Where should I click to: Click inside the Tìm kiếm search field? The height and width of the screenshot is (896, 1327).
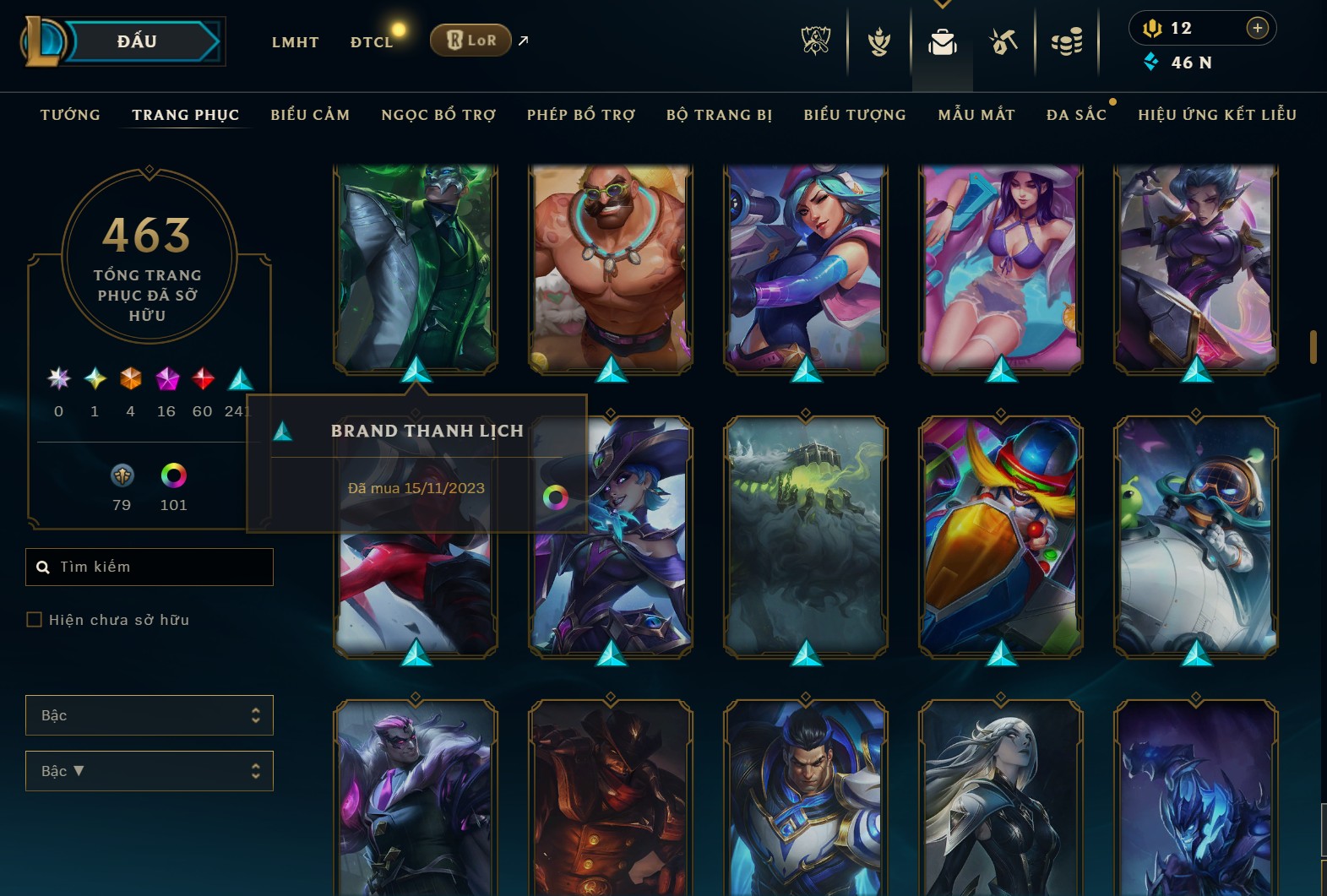point(150,567)
